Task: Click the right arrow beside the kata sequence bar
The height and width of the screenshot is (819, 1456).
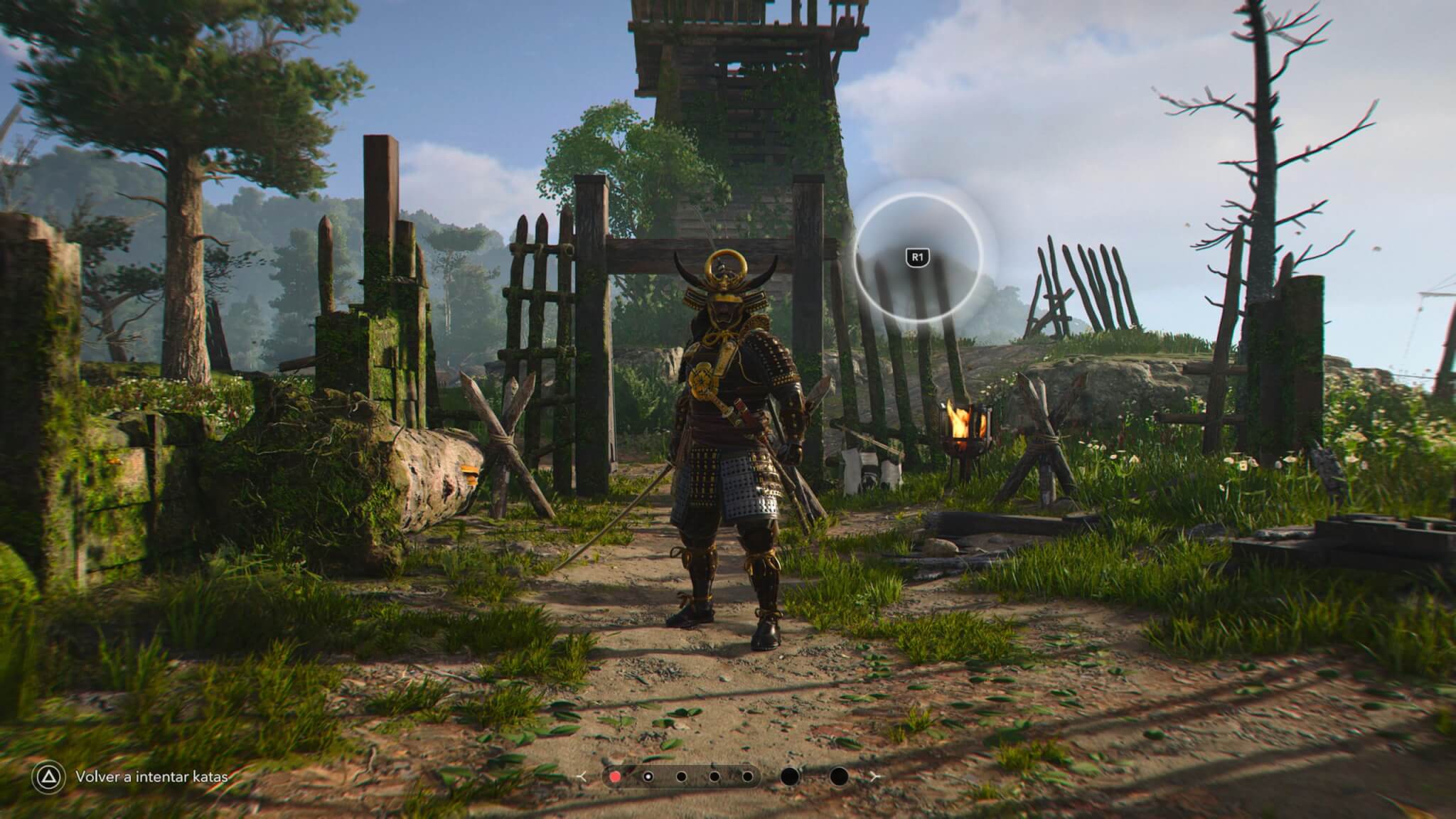Action: [x=876, y=776]
